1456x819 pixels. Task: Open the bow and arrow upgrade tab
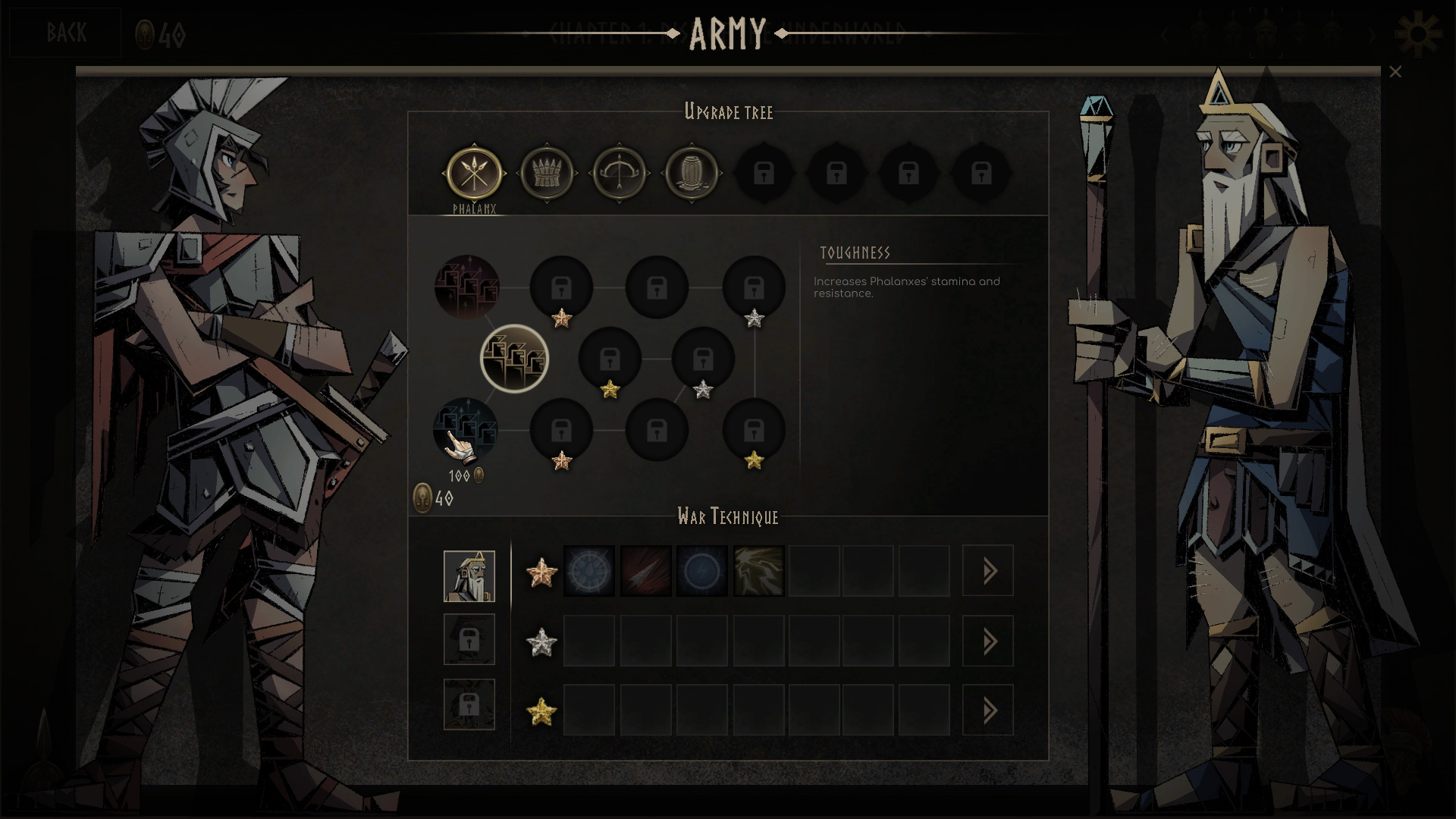[x=619, y=174]
